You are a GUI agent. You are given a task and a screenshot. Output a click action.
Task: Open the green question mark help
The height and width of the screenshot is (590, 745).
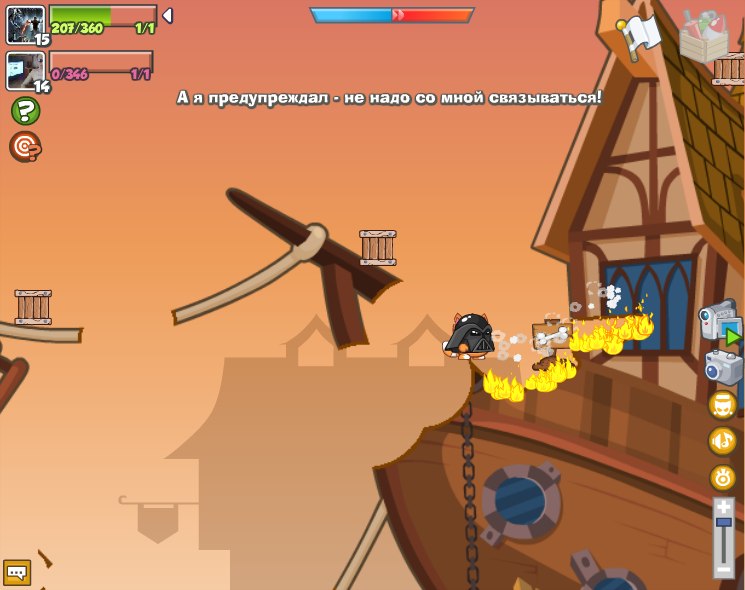[25, 110]
